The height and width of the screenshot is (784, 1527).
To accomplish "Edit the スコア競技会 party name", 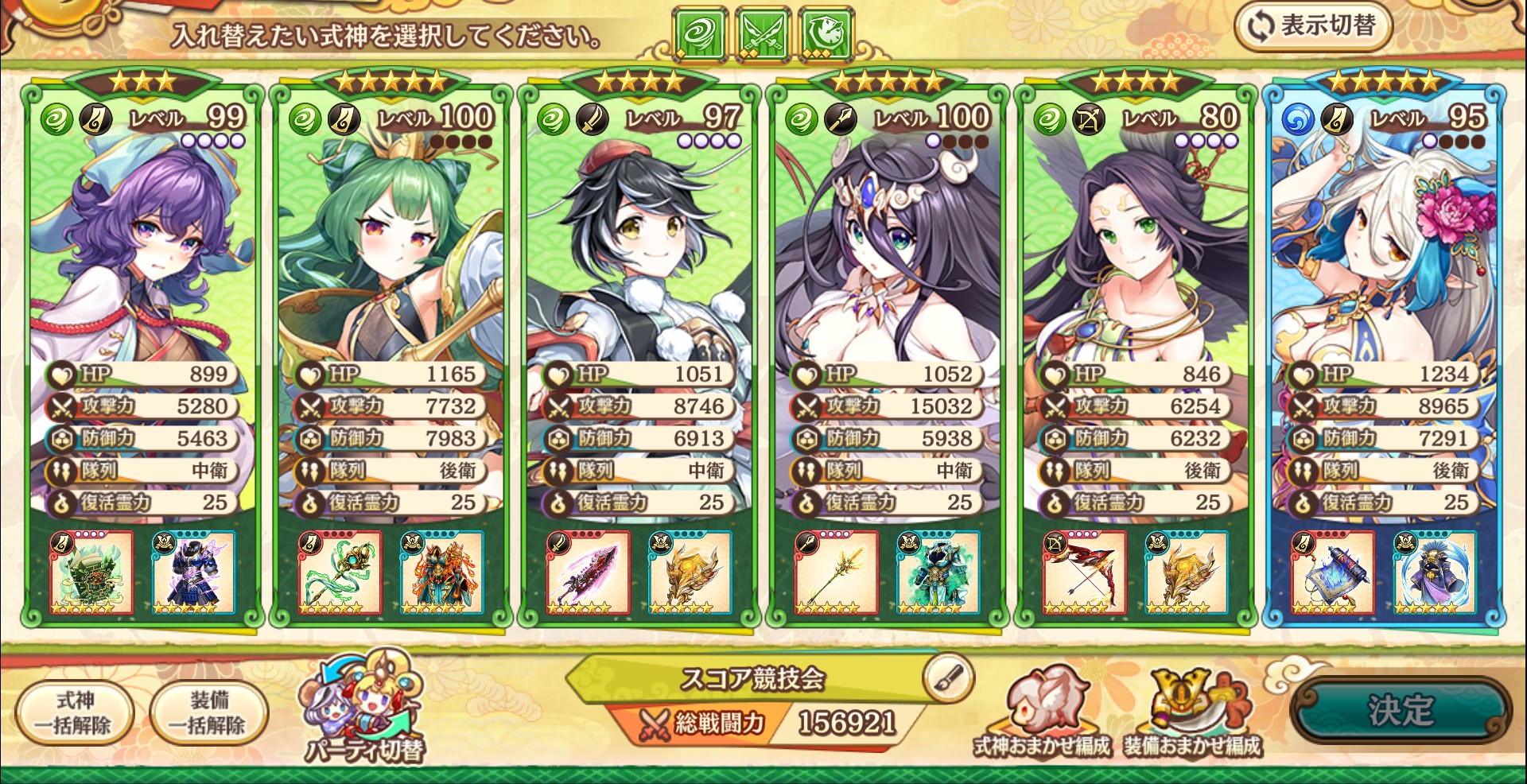I will pos(949,677).
